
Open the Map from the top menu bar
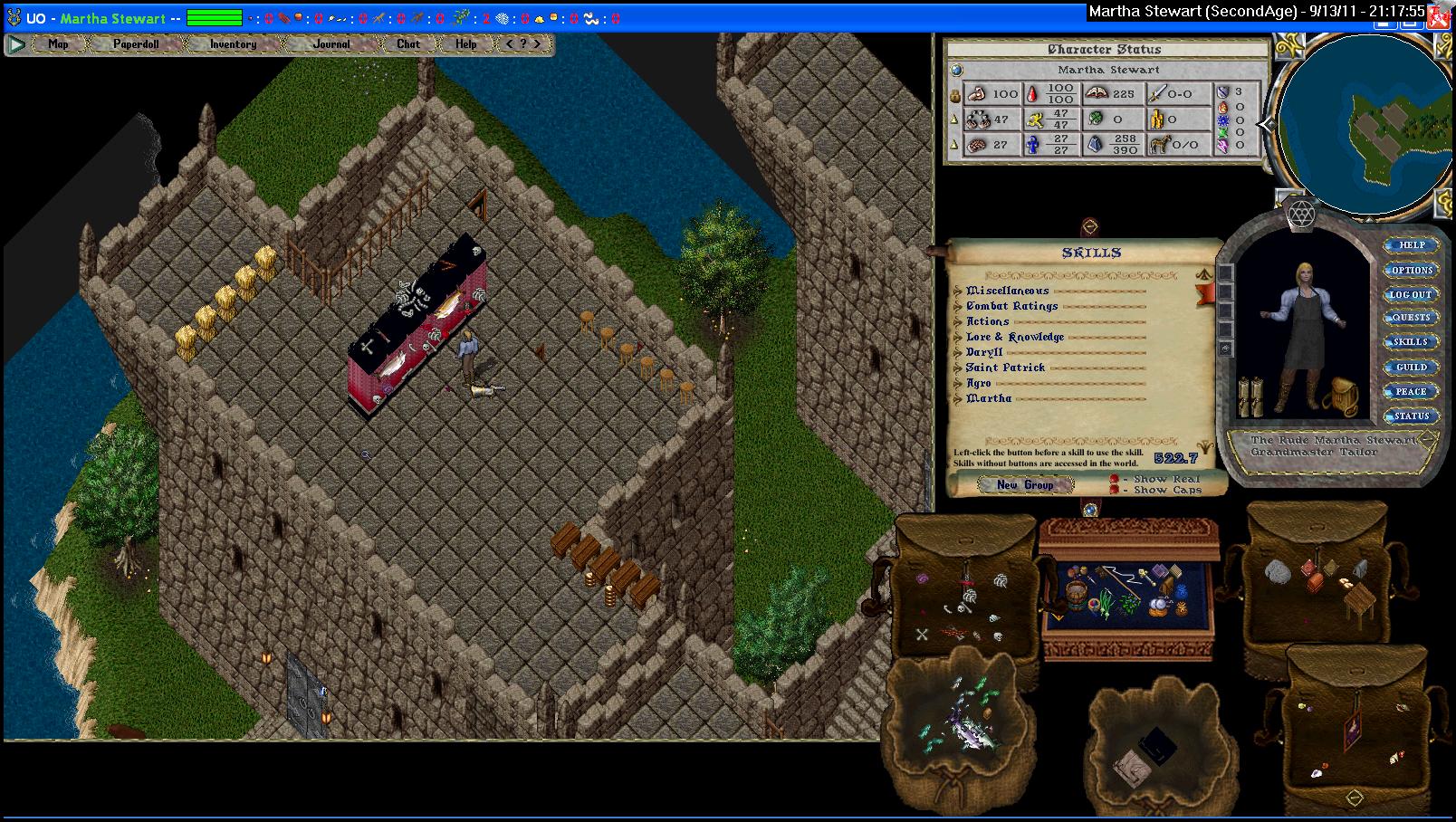pos(58,43)
